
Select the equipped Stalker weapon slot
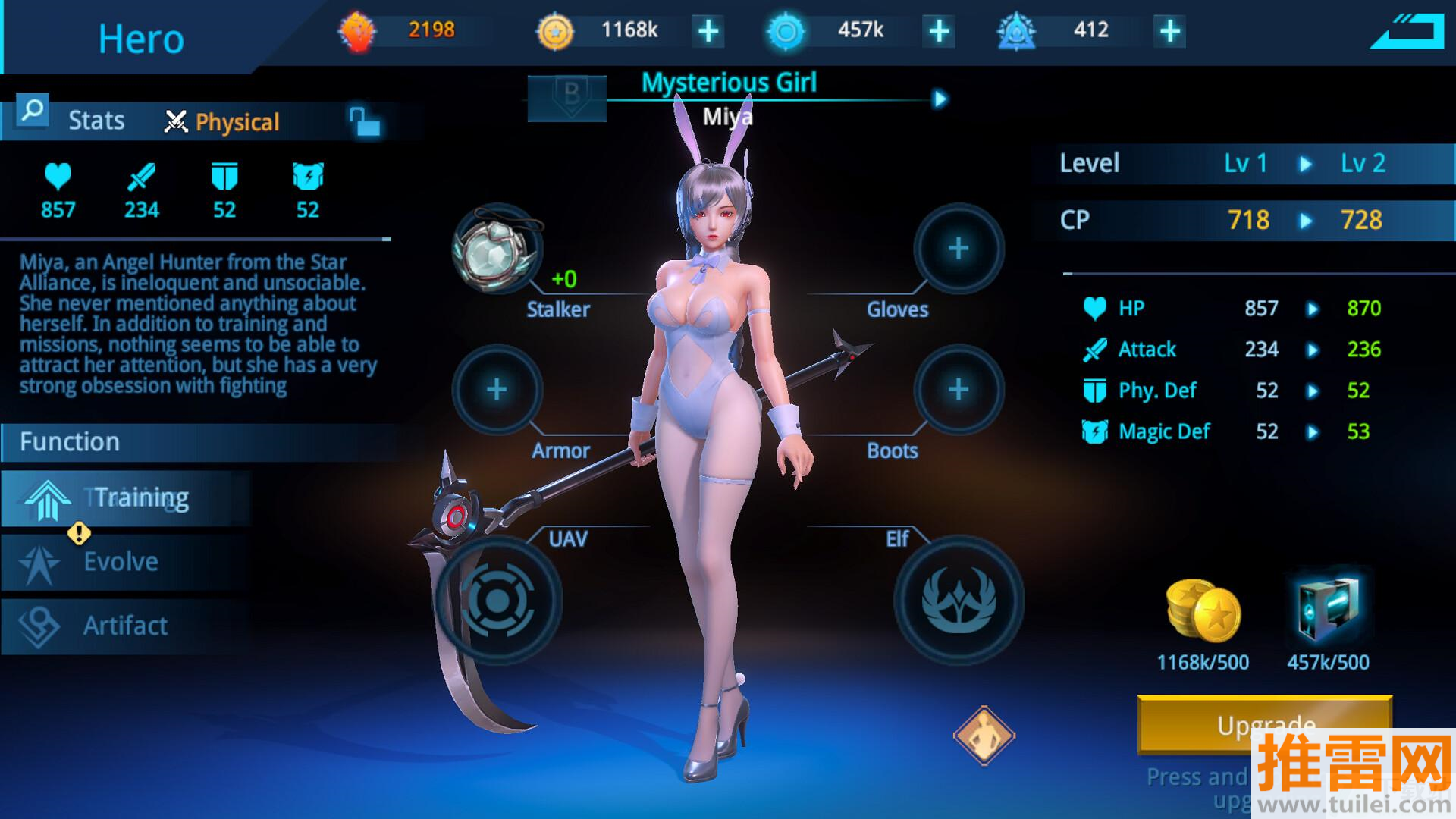(497, 249)
